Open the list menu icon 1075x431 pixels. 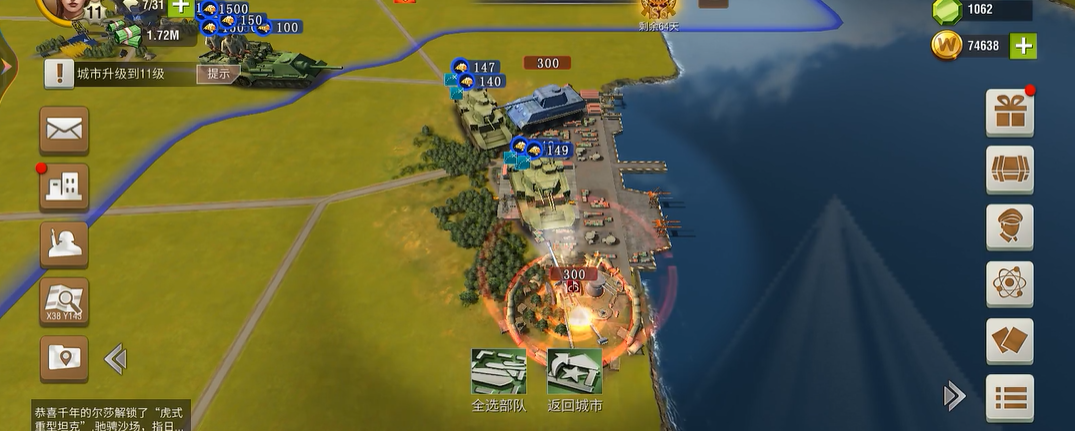tap(1009, 397)
